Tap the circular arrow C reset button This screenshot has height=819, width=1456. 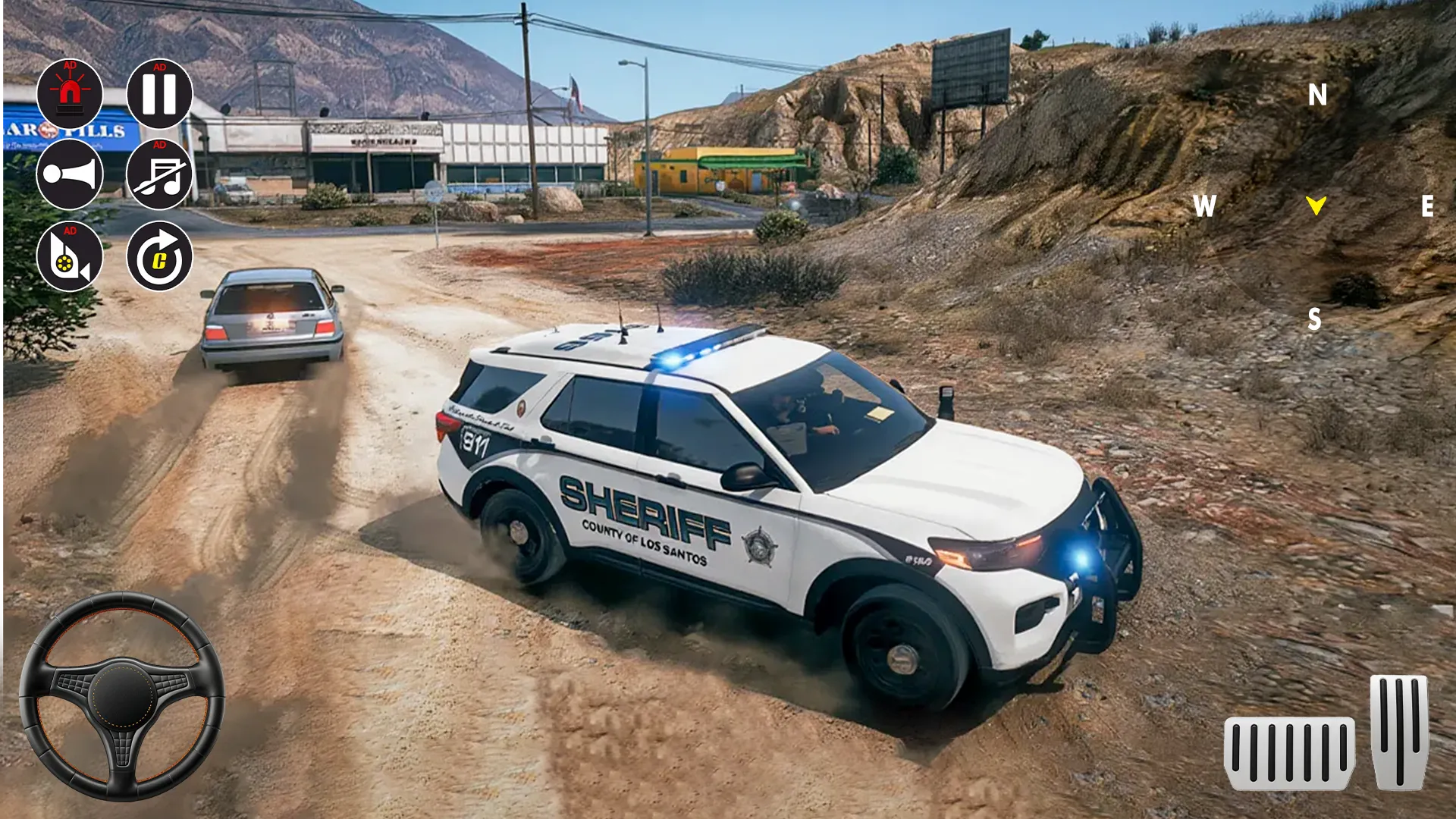[x=159, y=256]
